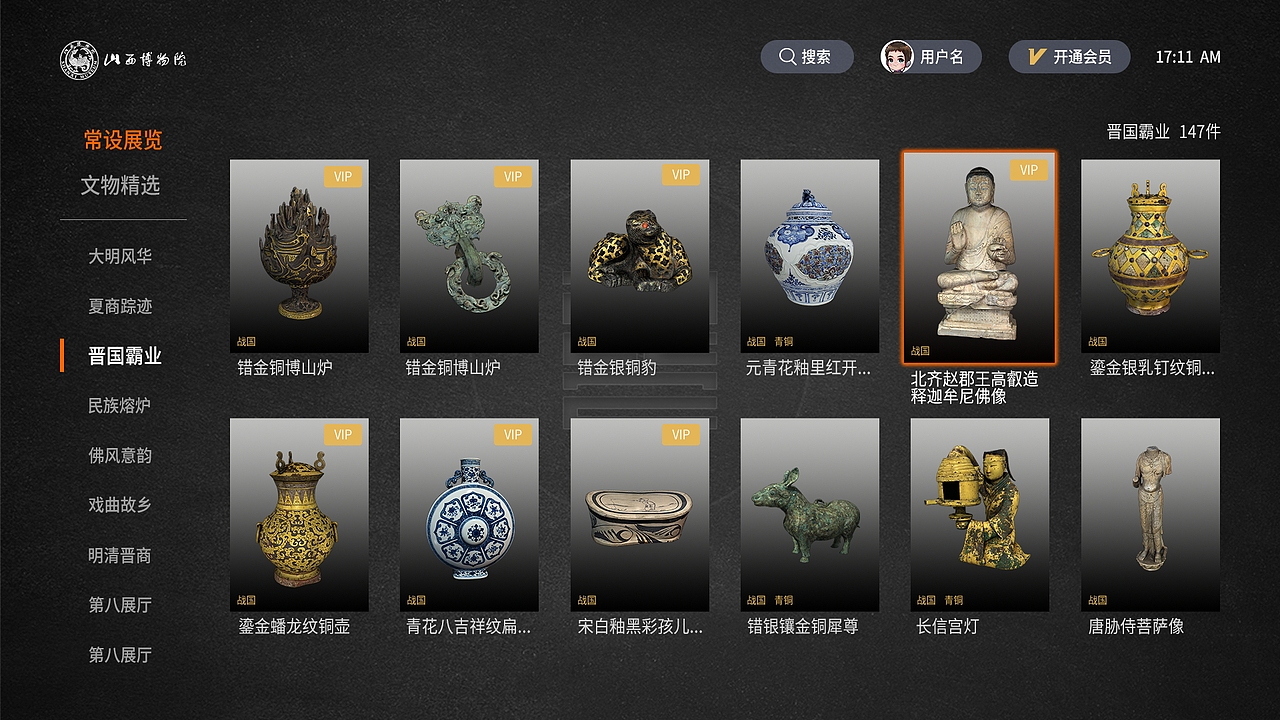Click the VIP badge on 错金银铜豹 card
The height and width of the screenshot is (720, 1280).
pos(682,175)
